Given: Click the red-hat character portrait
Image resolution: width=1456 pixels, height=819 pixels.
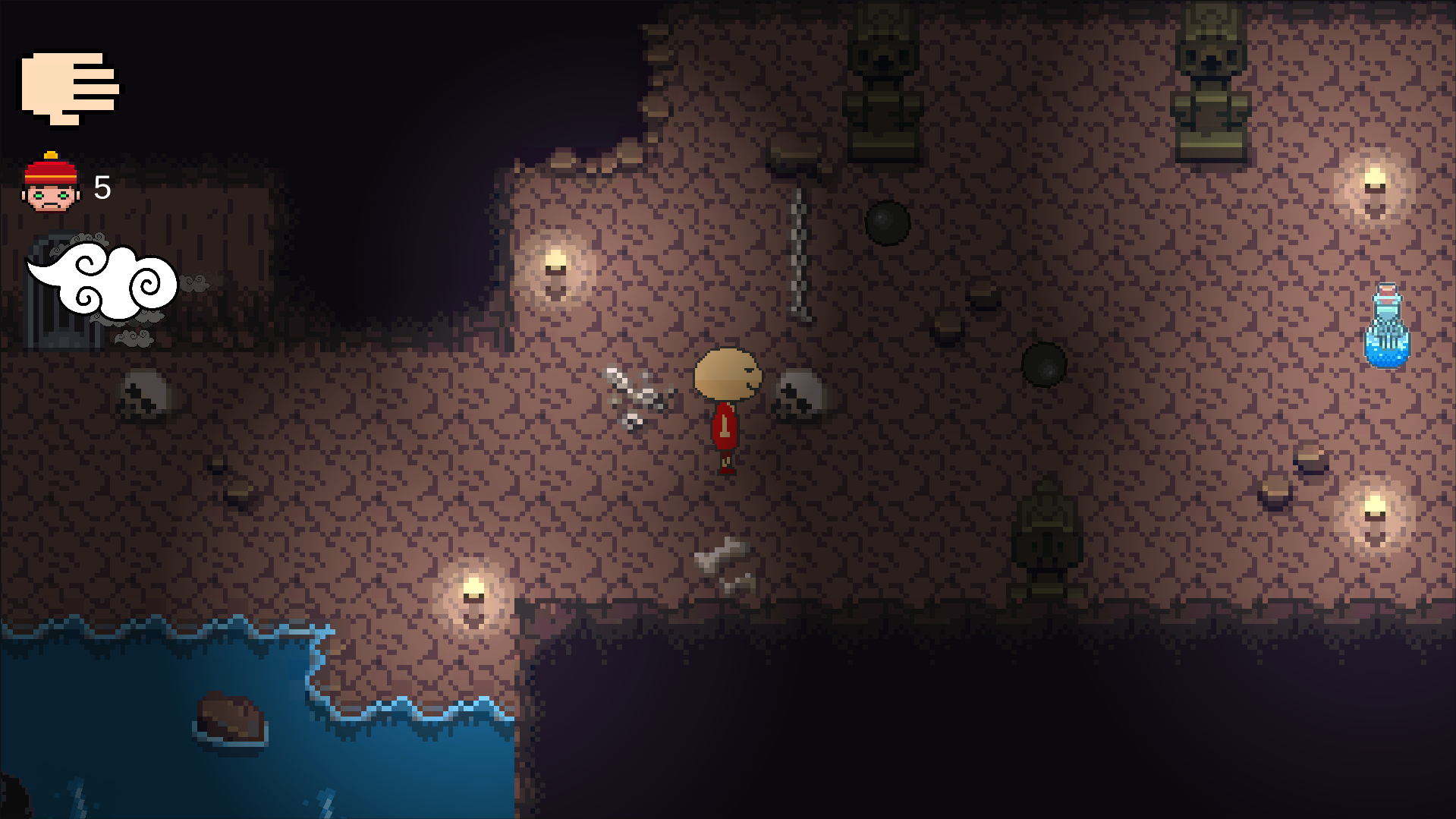Looking at the screenshot, I should 51,184.
